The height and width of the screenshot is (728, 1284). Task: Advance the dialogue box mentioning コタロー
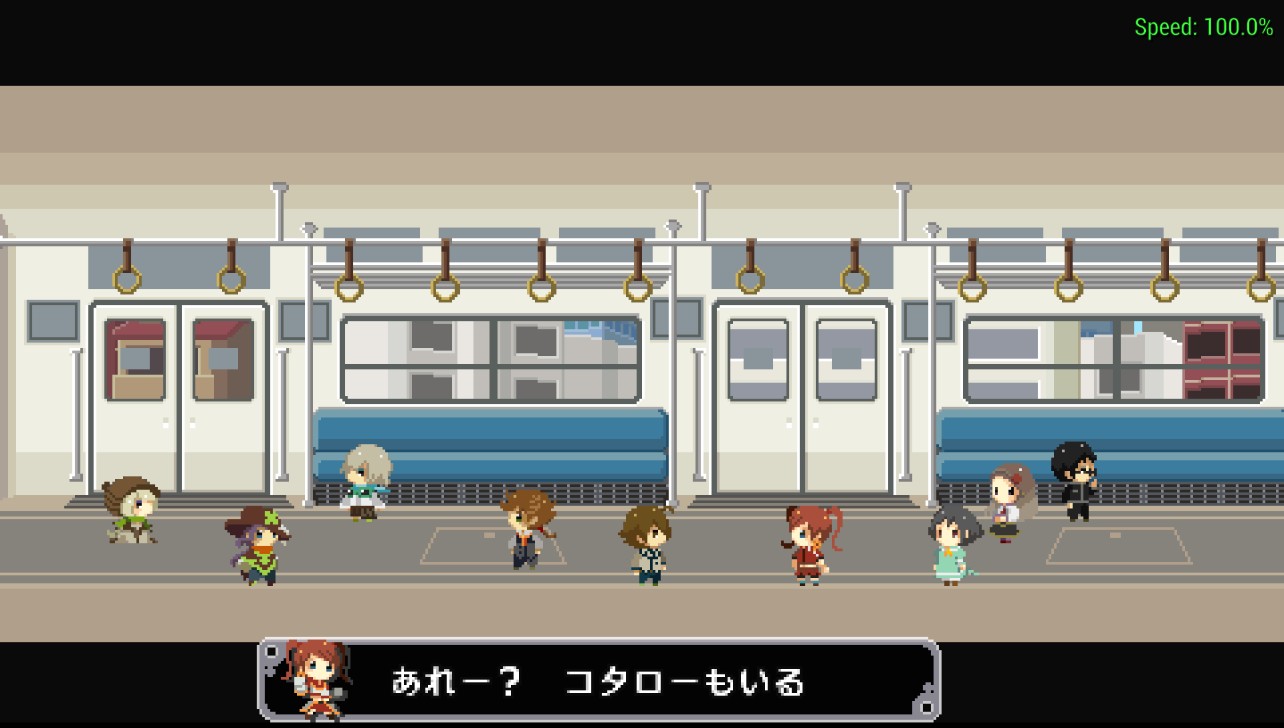click(598, 681)
